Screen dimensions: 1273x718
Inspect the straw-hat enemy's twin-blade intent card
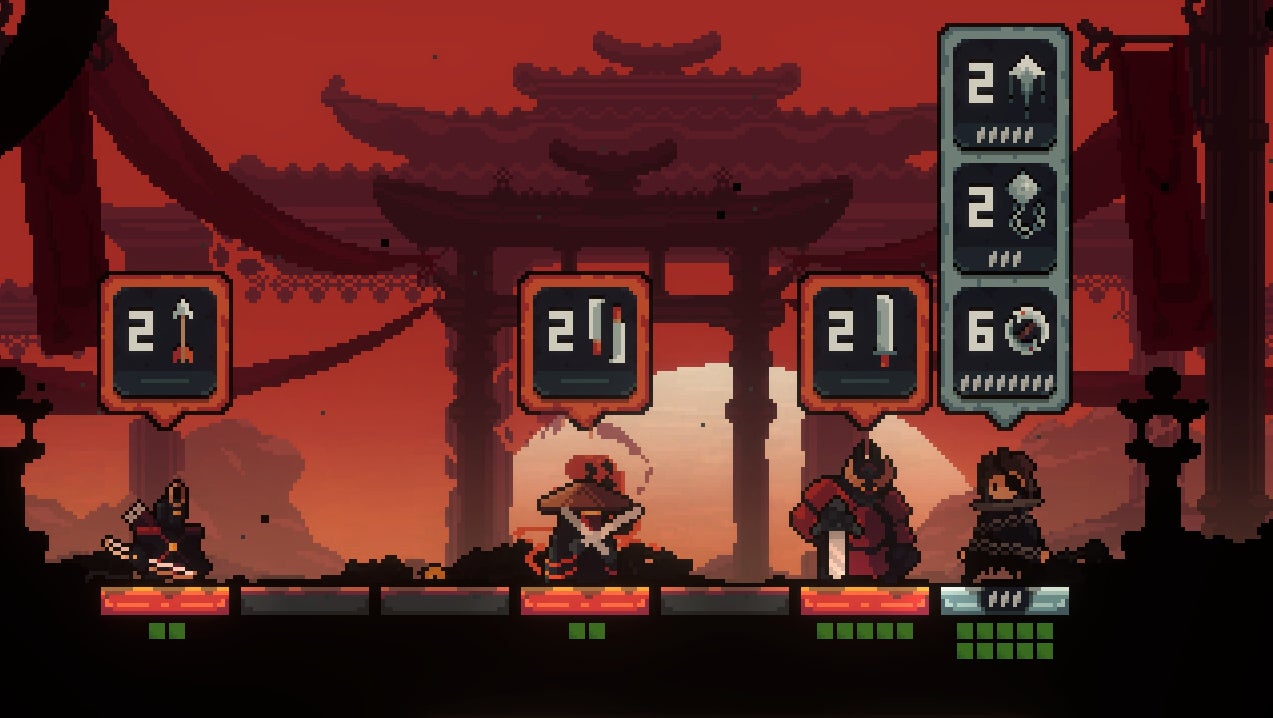[x=584, y=342]
